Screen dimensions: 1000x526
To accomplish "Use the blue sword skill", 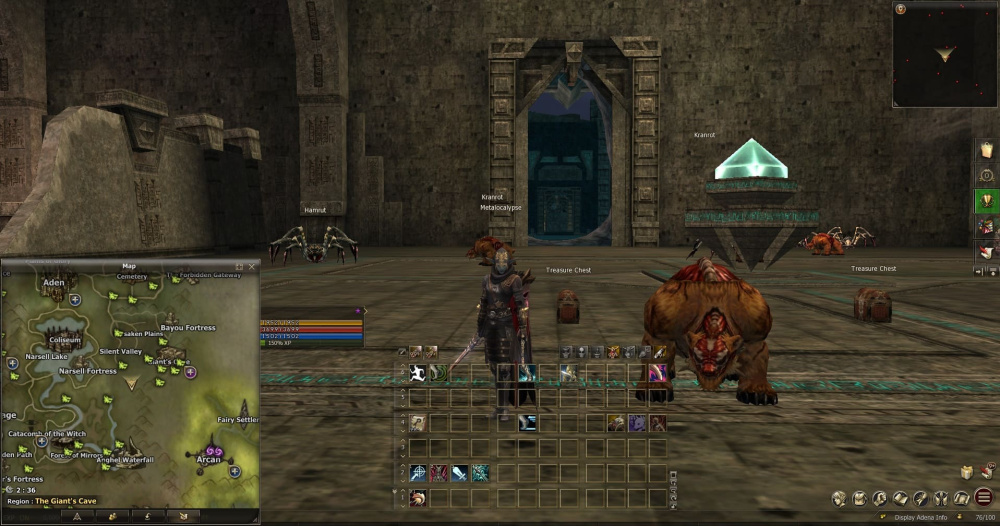I will coord(459,472).
